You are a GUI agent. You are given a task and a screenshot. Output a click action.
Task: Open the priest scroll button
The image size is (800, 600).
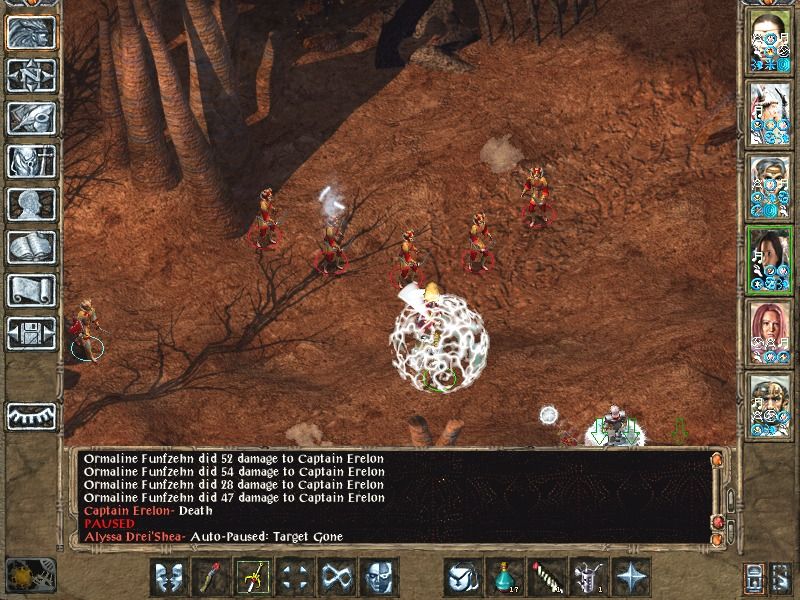[x=31, y=290]
